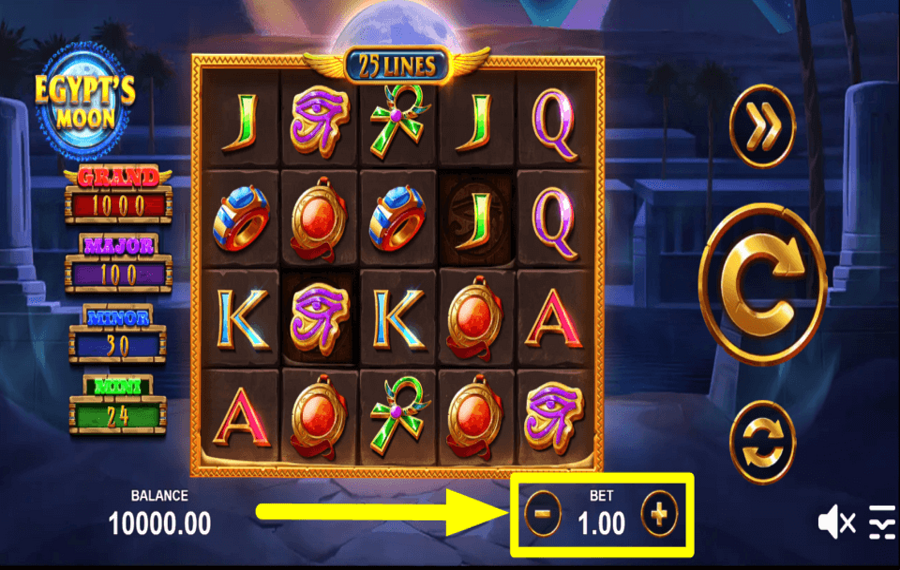Increase the bet with the plus button
The width and height of the screenshot is (900, 570).
[658, 515]
